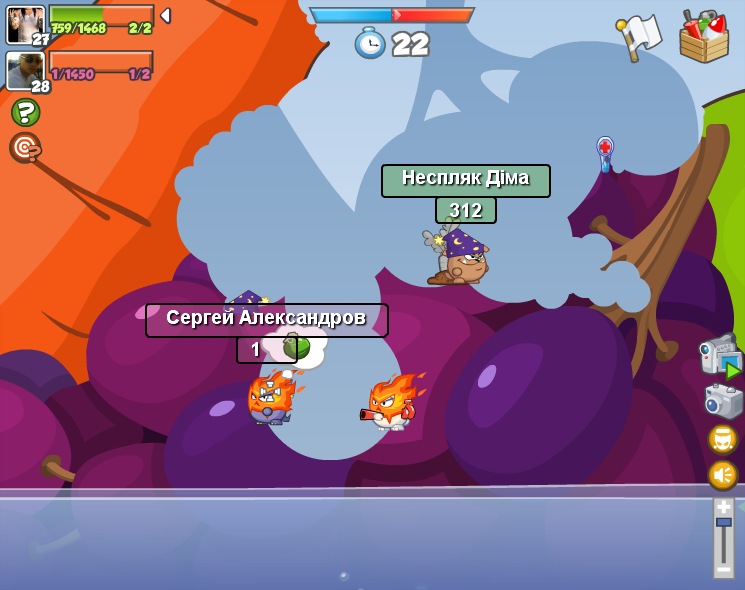Click the orange masked face button
The image size is (745, 590).
722,438
